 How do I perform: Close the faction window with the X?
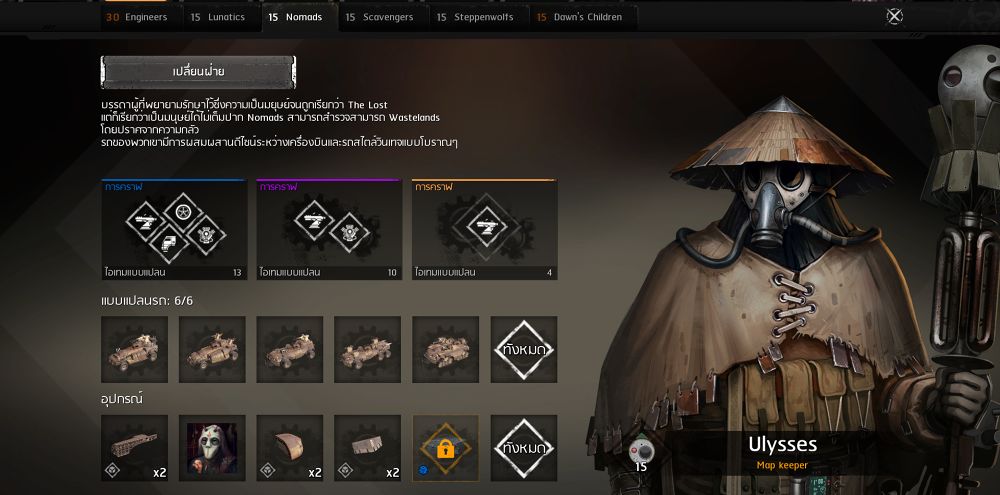[x=895, y=16]
